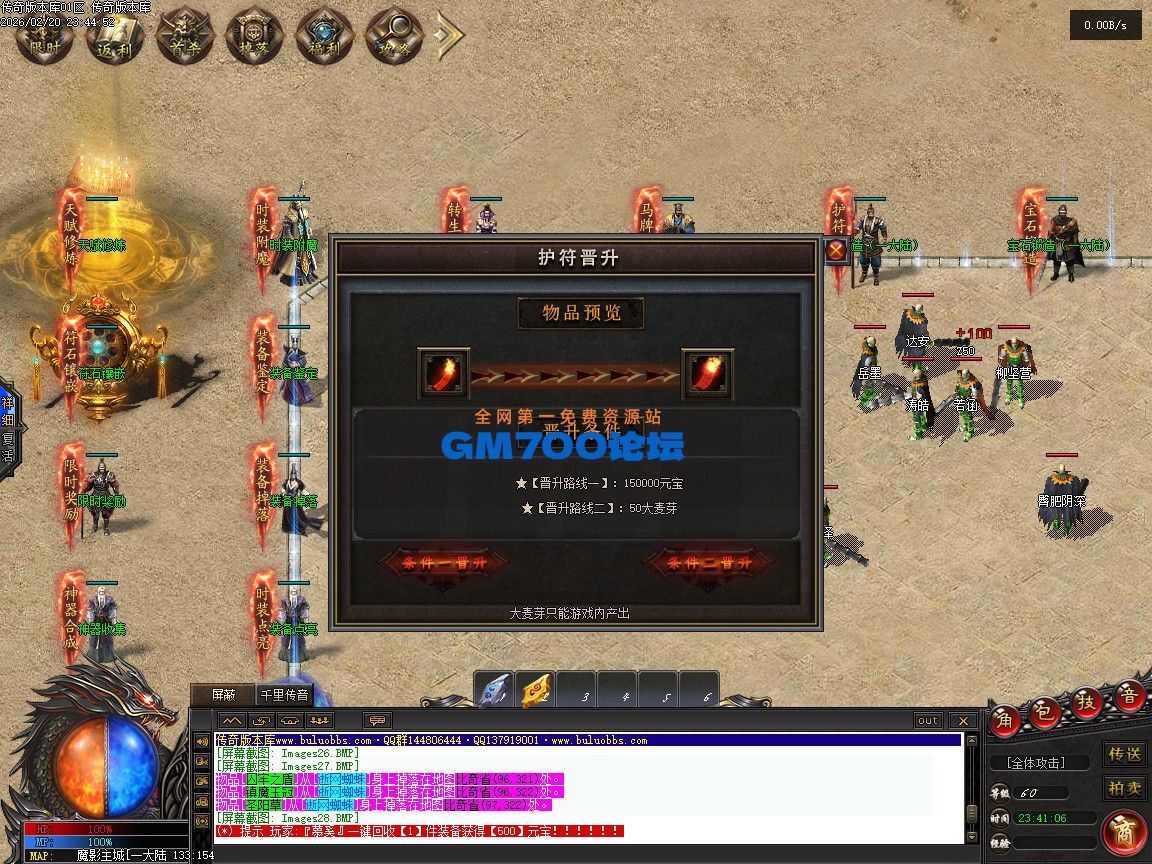Switch to the 千里传音 tab
Image resolution: width=1152 pixels, height=864 pixels.
tap(284, 694)
